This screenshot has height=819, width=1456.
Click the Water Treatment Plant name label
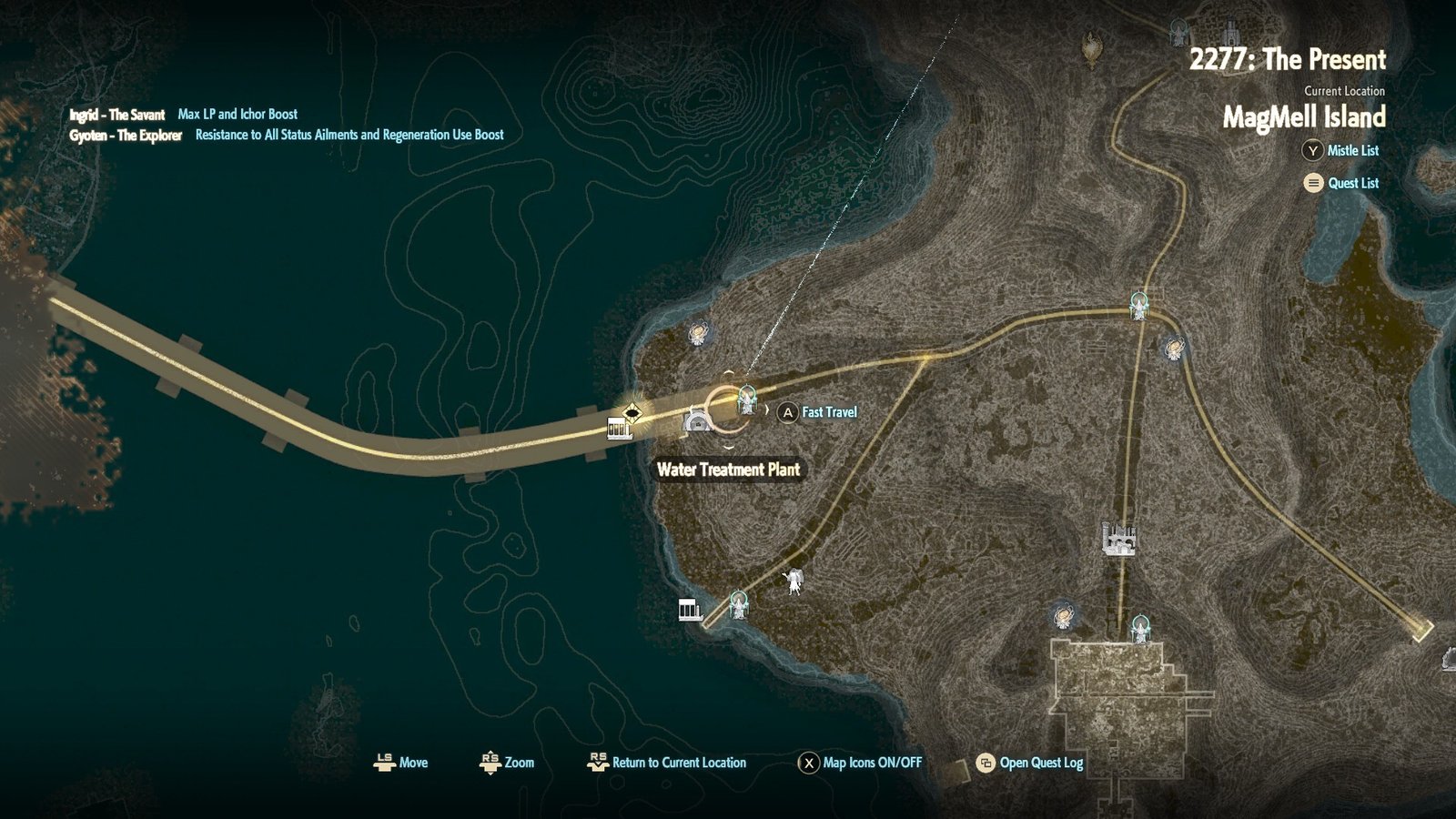(728, 470)
